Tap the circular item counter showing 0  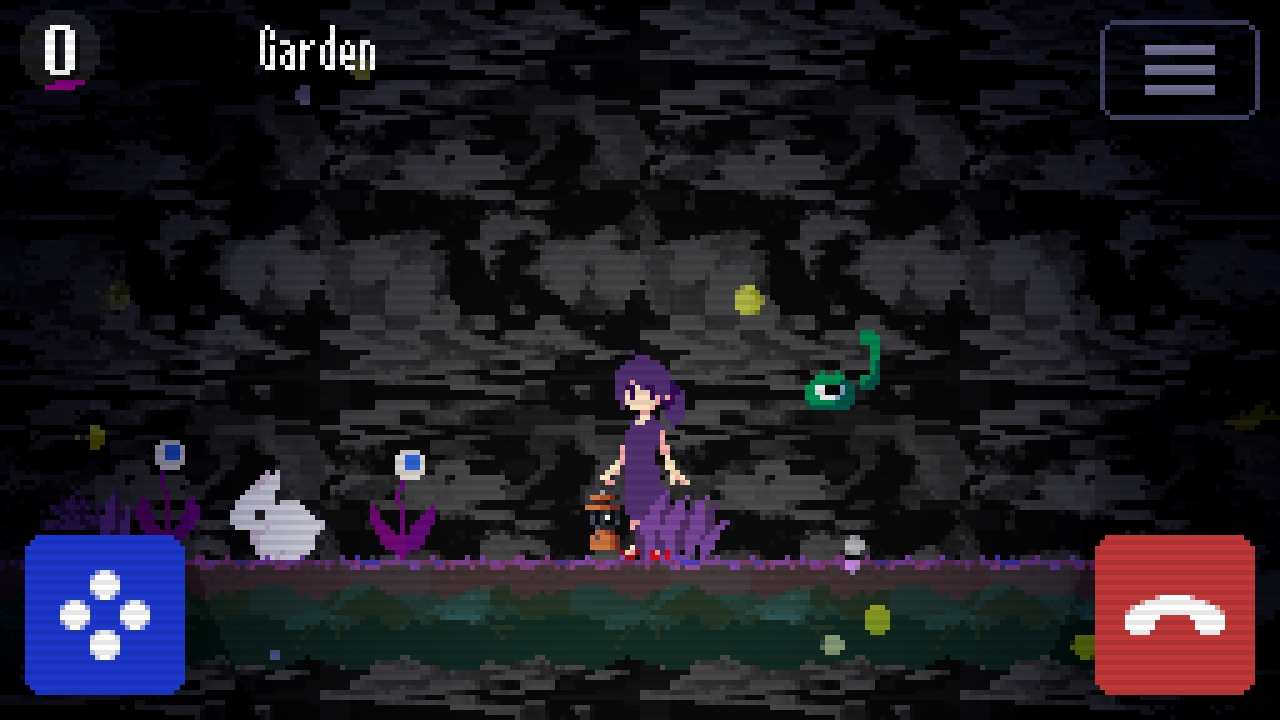pyautogui.click(x=58, y=48)
